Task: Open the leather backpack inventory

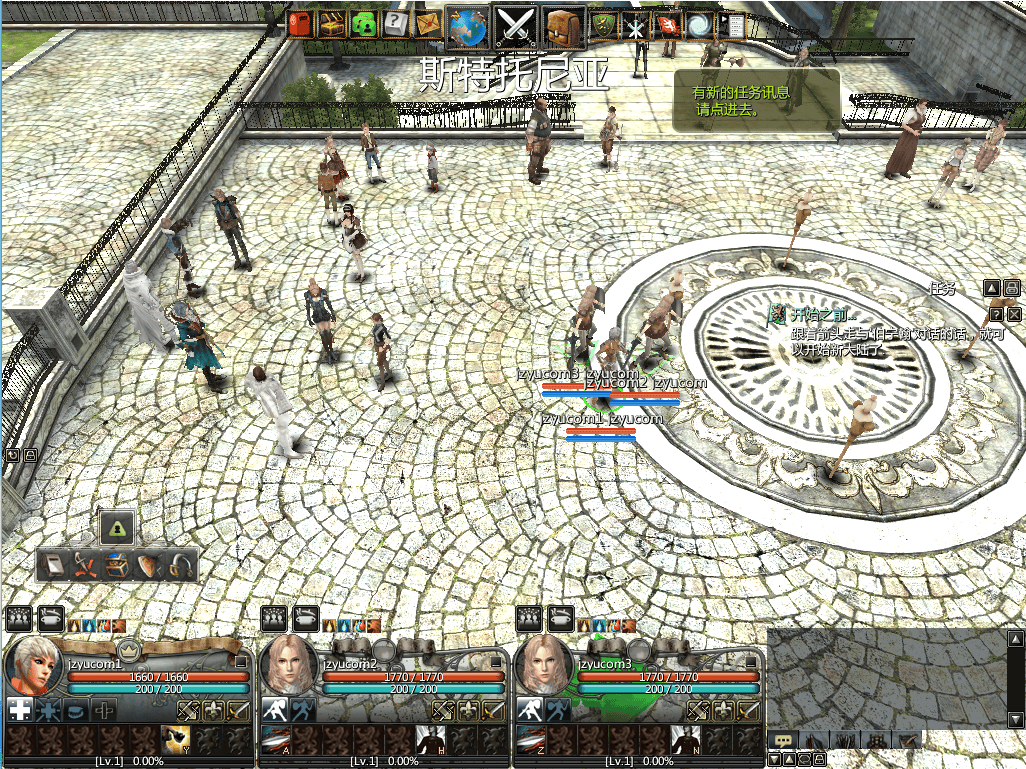Action: click(565, 25)
